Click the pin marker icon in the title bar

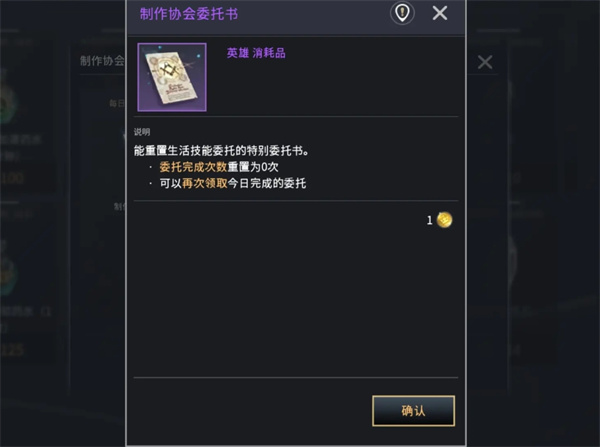pos(402,13)
